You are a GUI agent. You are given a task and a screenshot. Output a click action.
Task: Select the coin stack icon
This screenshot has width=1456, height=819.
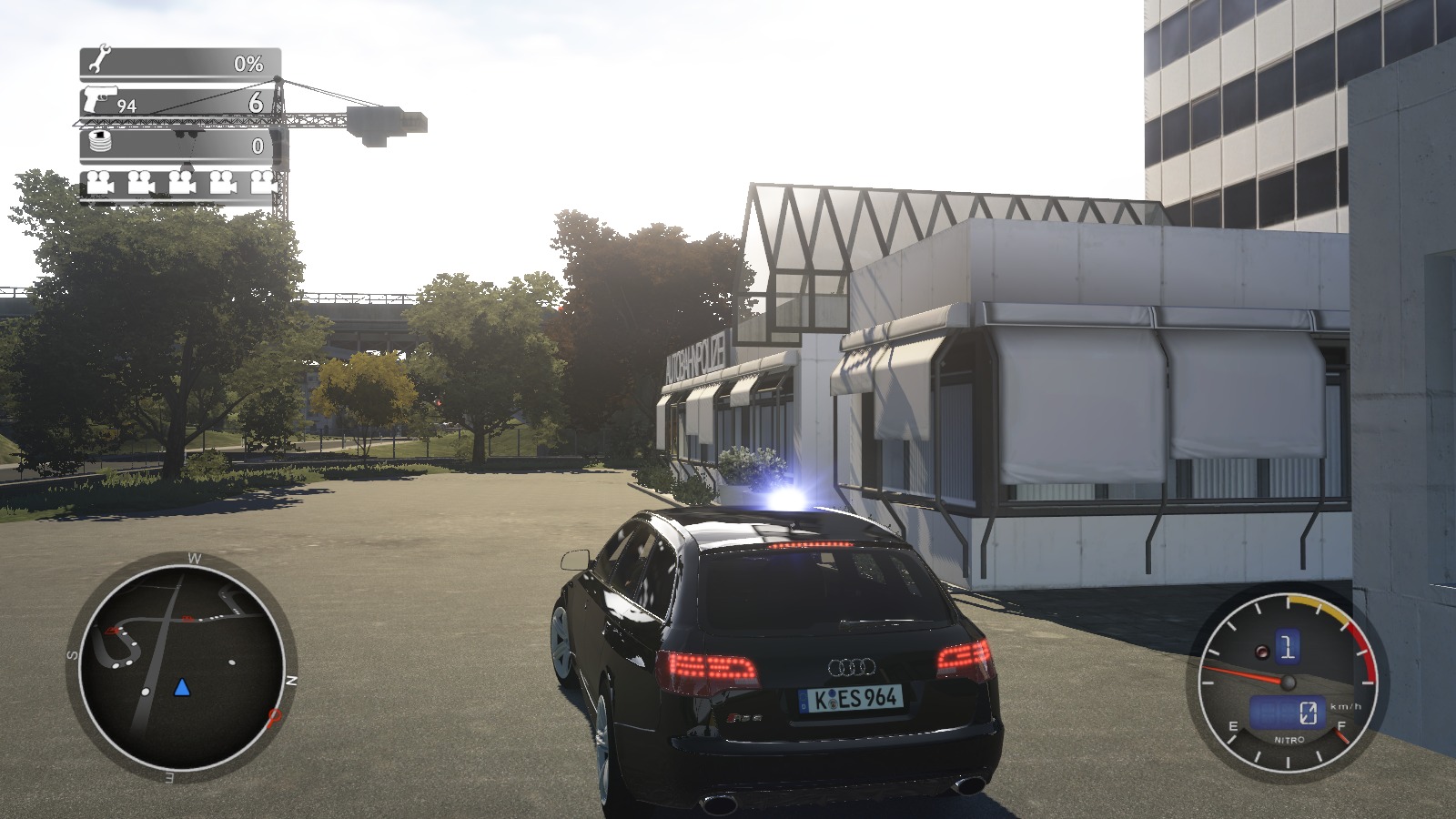tap(100, 142)
